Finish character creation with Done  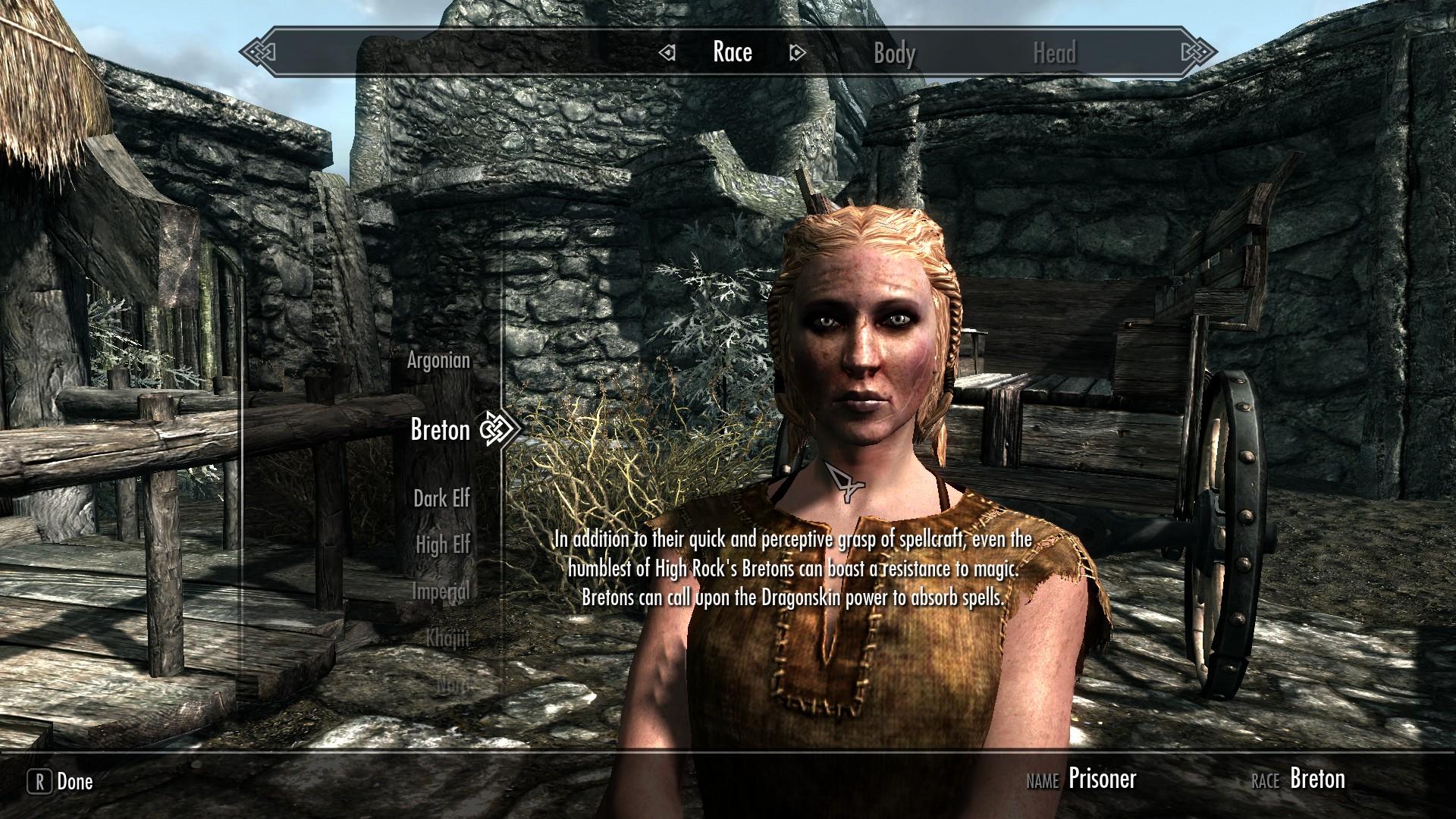pos(61,782)
